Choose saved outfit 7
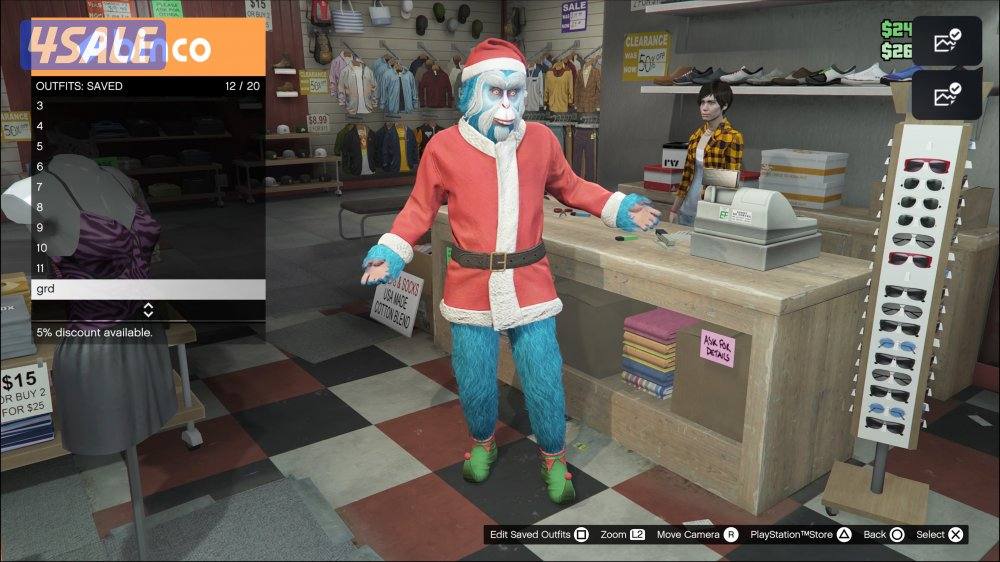This screenshot has width=1000, height=562. 148,187
